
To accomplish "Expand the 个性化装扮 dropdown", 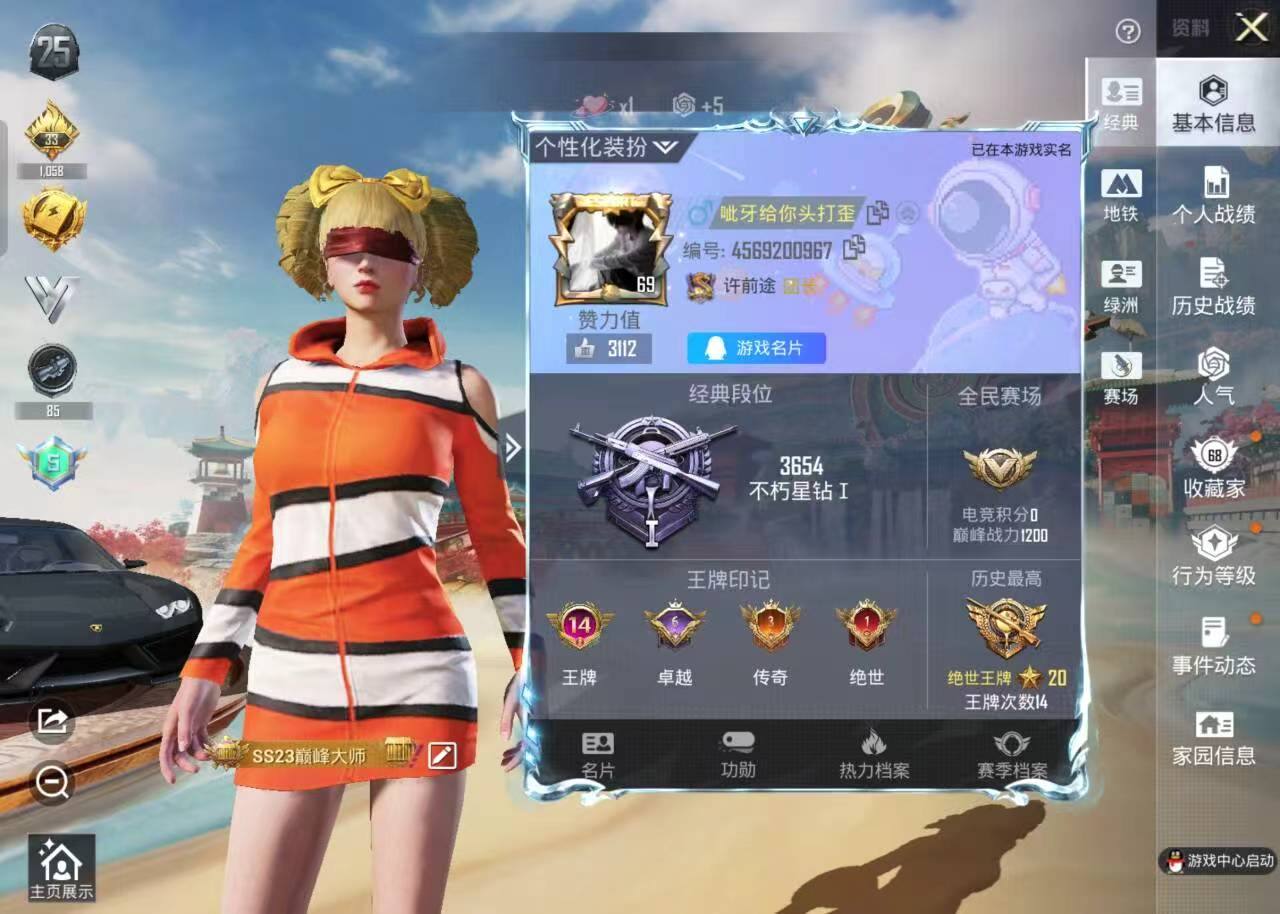I will tap(606, 148).
